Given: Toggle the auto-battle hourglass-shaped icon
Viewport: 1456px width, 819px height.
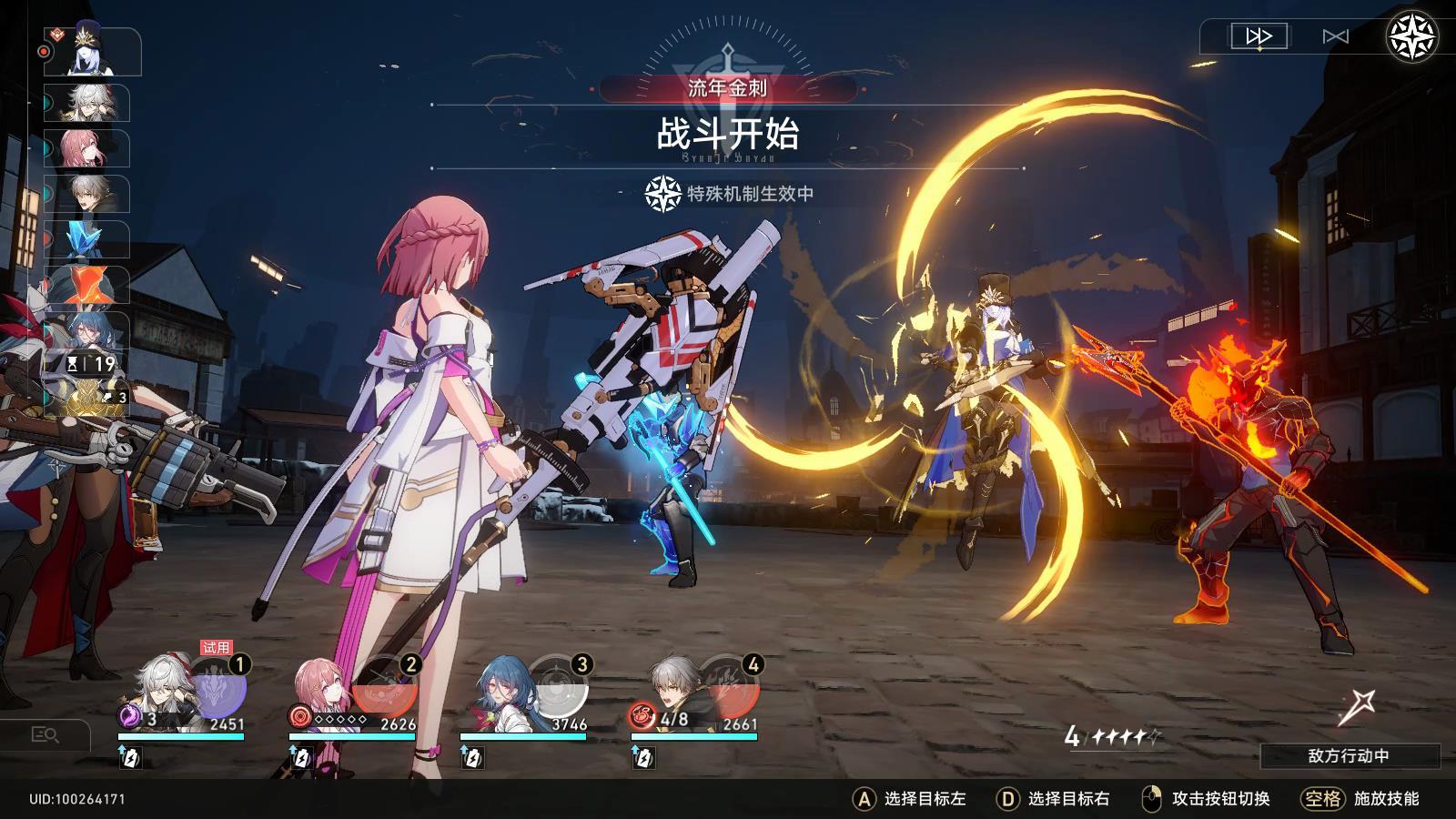Looking at the screenshot, I should coord(1335,36).
